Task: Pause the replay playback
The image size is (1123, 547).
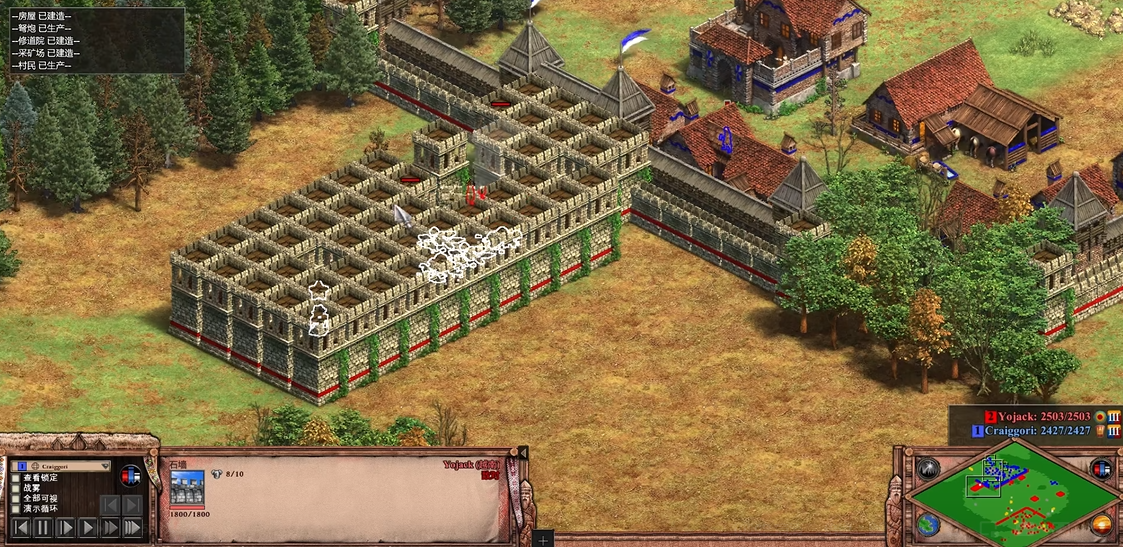Action: pos(43,527)
